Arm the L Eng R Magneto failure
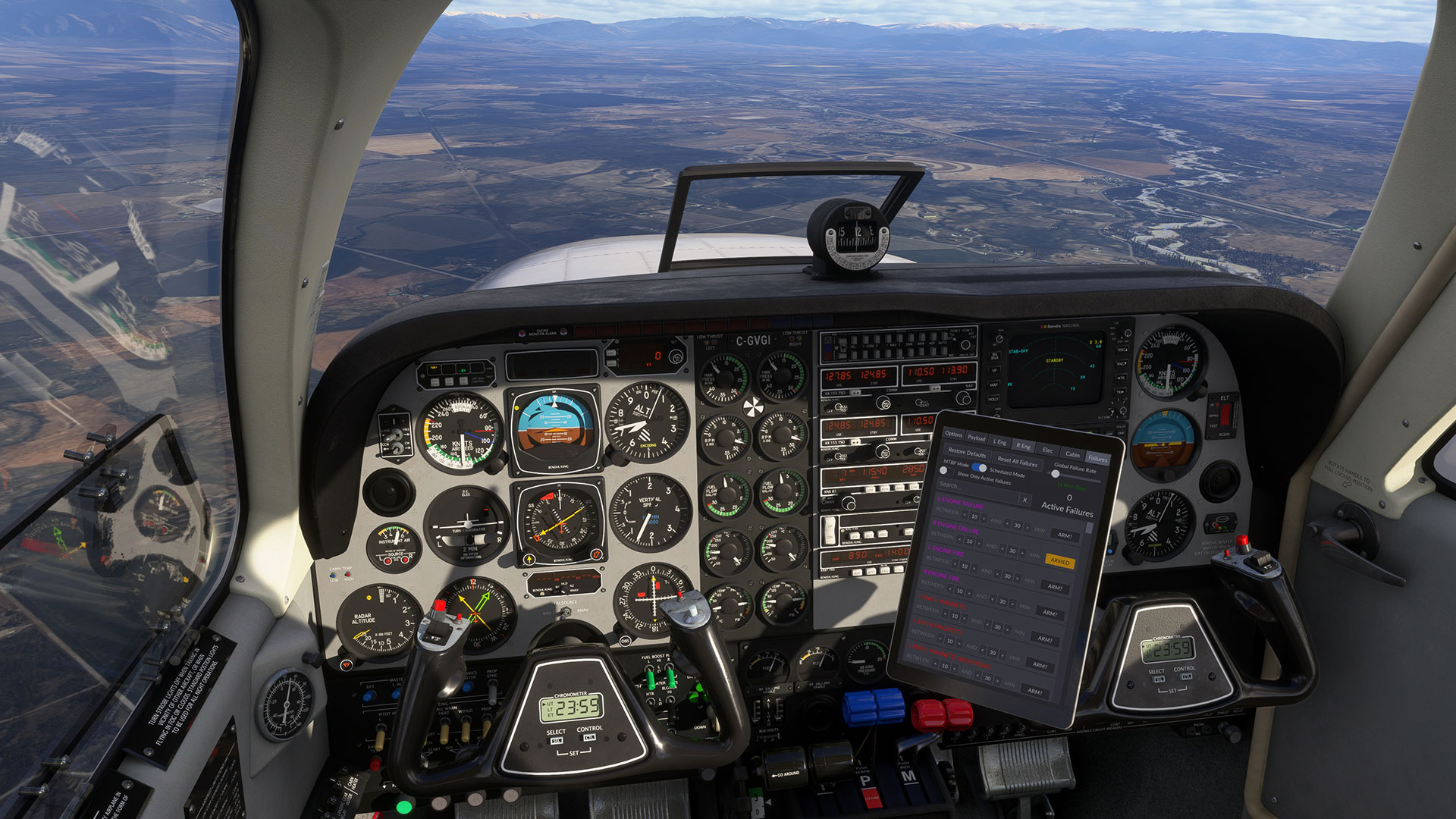Screen dimensions: 1456x819 coord(1045,639)
